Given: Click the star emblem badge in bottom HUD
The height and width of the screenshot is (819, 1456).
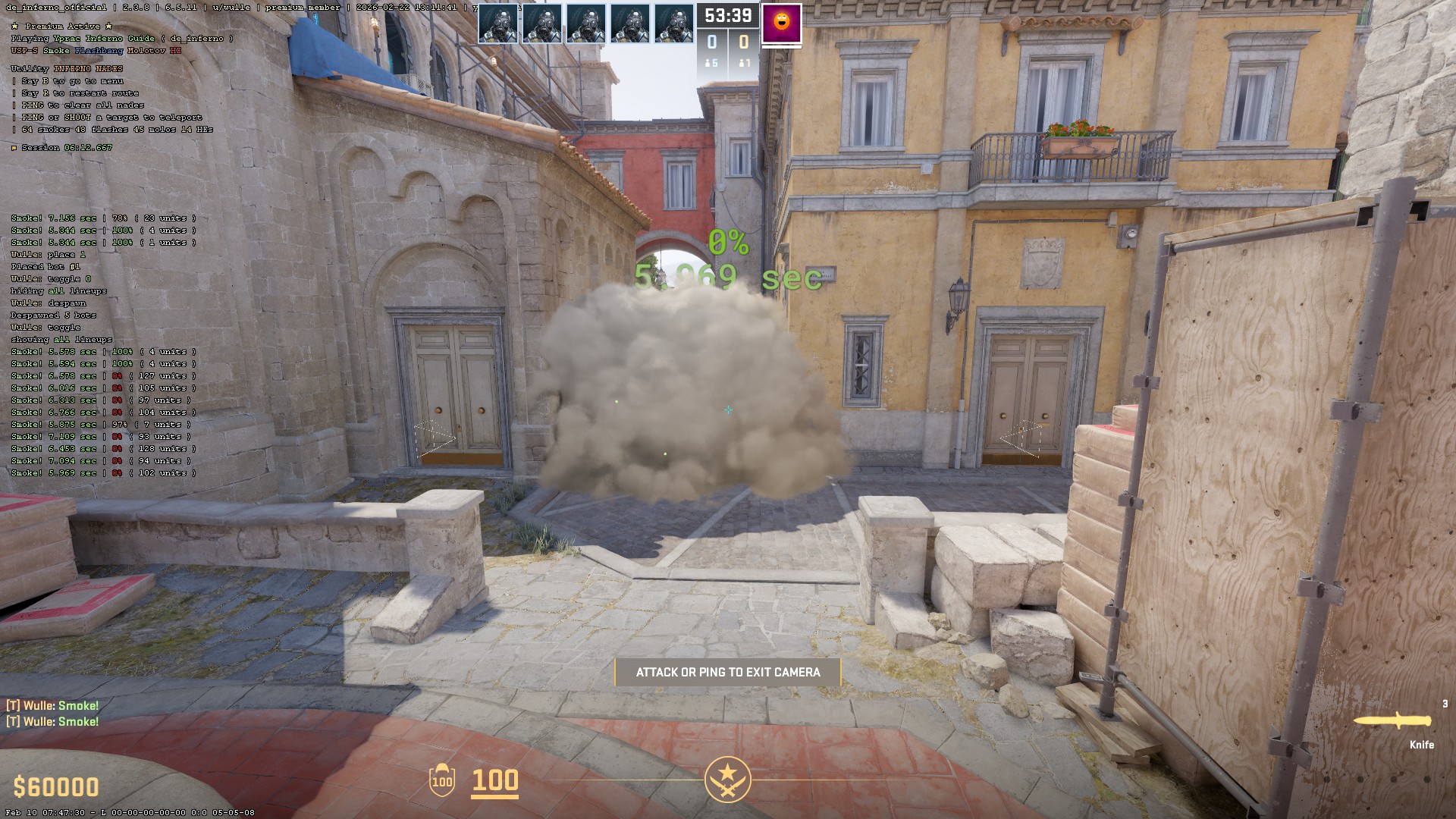Looking at the screenshot, I should tap(727, 780).
